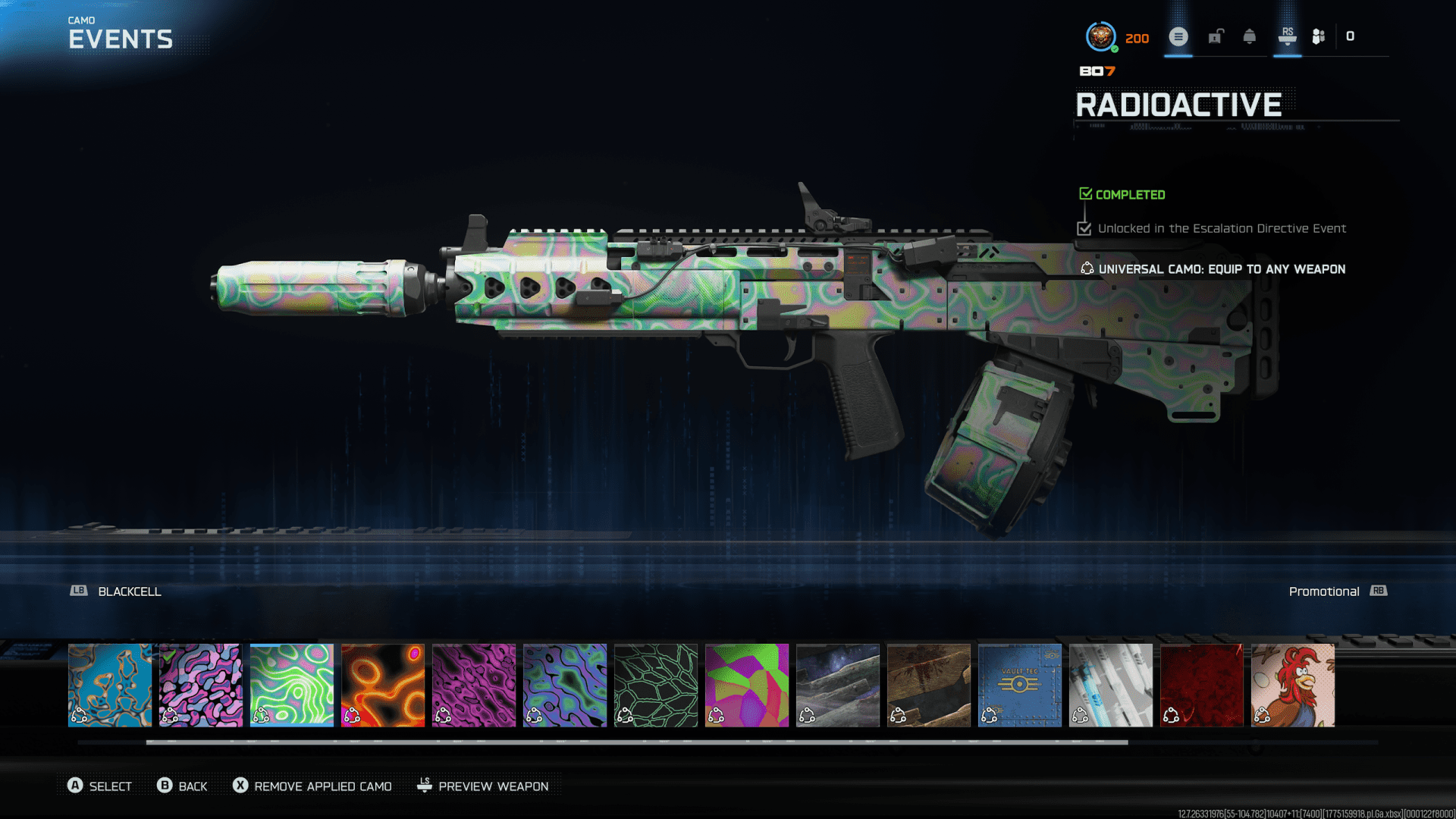Click the open padlock icon

1216,36
